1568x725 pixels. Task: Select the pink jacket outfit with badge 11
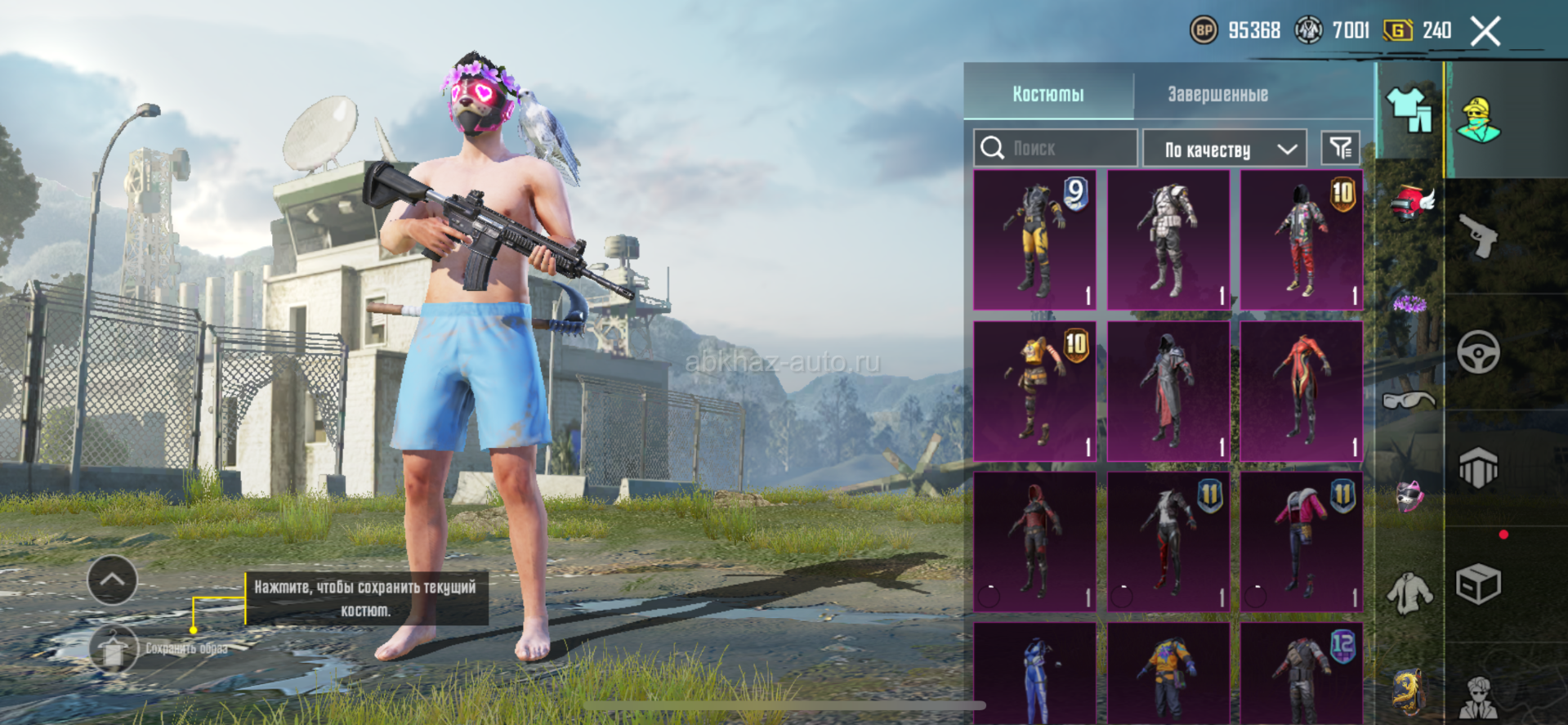(x=1302, y=541)
